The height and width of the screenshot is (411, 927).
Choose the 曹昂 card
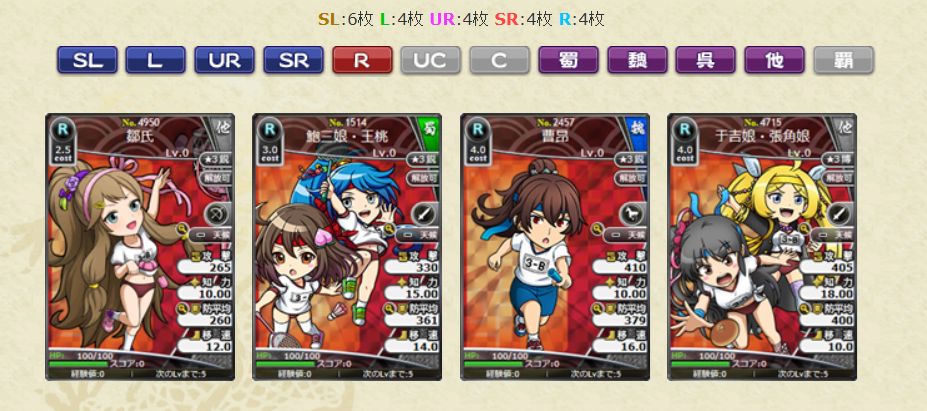pos(555,246)
